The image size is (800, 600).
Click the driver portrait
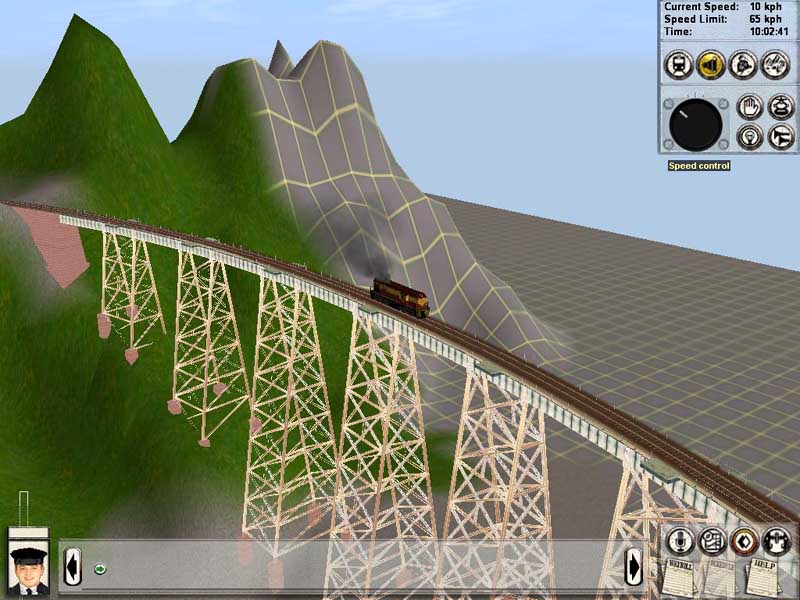pyautogui.click(x=28, y=570)
